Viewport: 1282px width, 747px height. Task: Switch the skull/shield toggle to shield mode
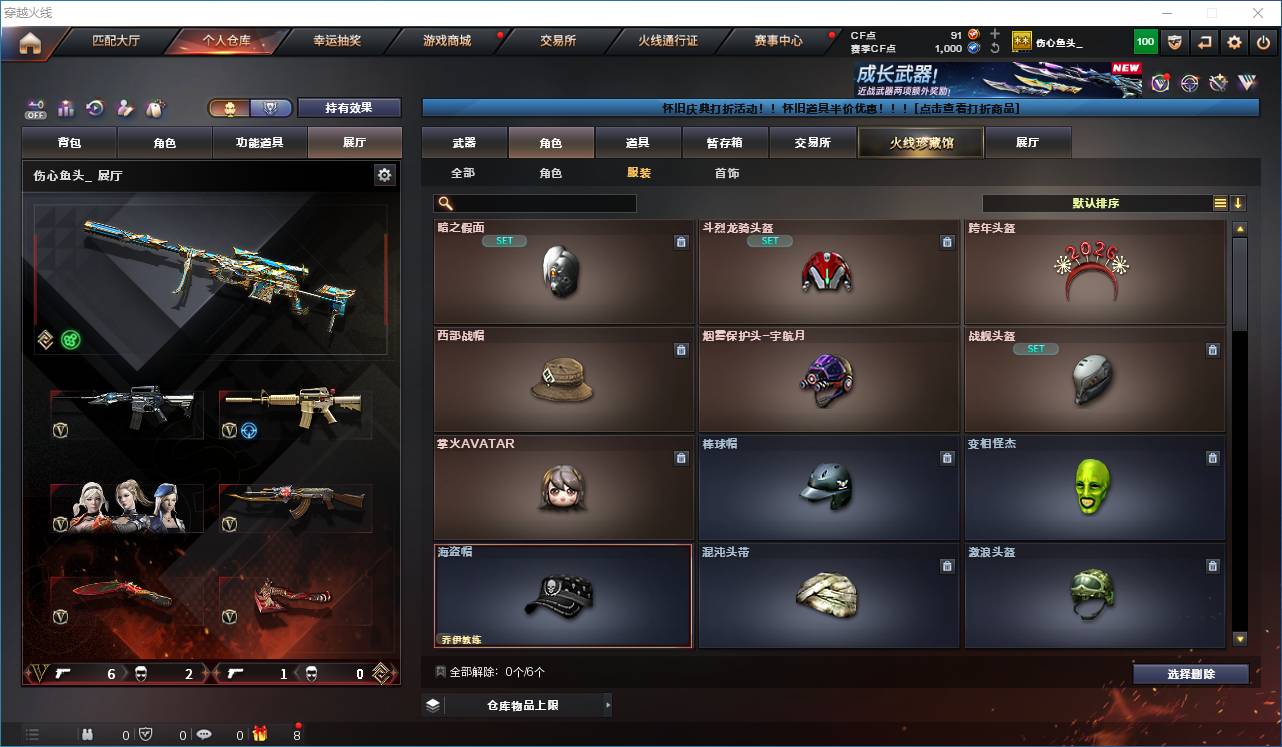coord(272,108)
